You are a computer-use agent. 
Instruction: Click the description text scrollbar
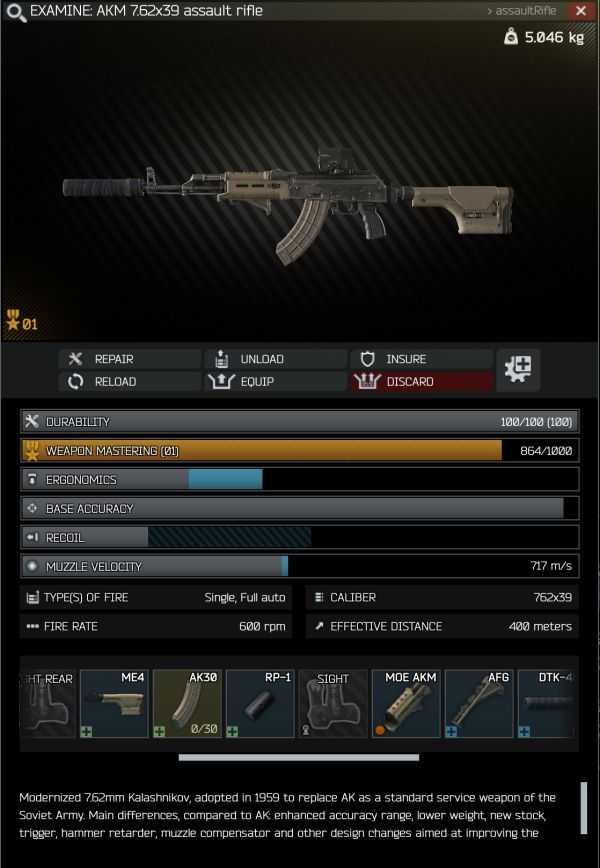coord(583,808)
